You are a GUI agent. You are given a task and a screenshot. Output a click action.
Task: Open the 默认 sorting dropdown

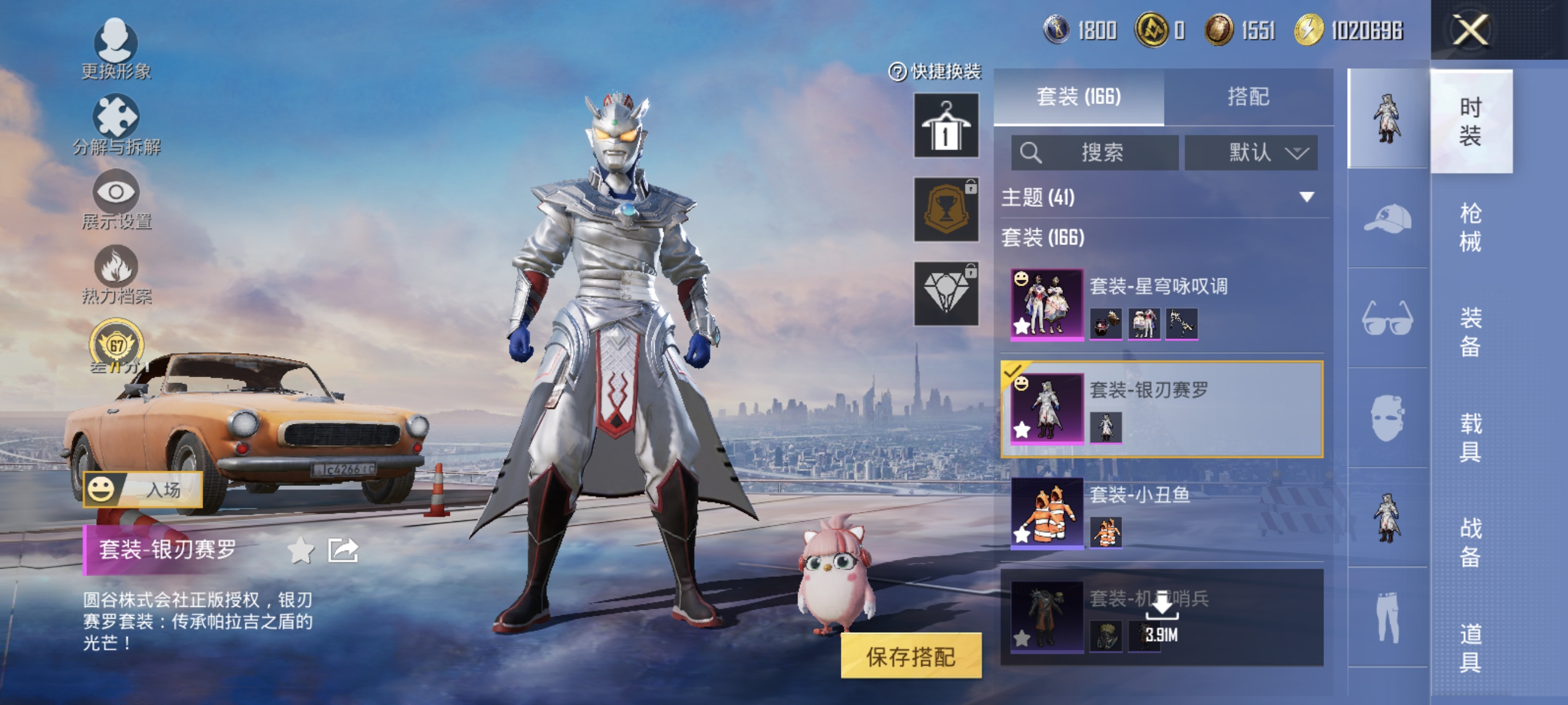tap(1251, 153)
